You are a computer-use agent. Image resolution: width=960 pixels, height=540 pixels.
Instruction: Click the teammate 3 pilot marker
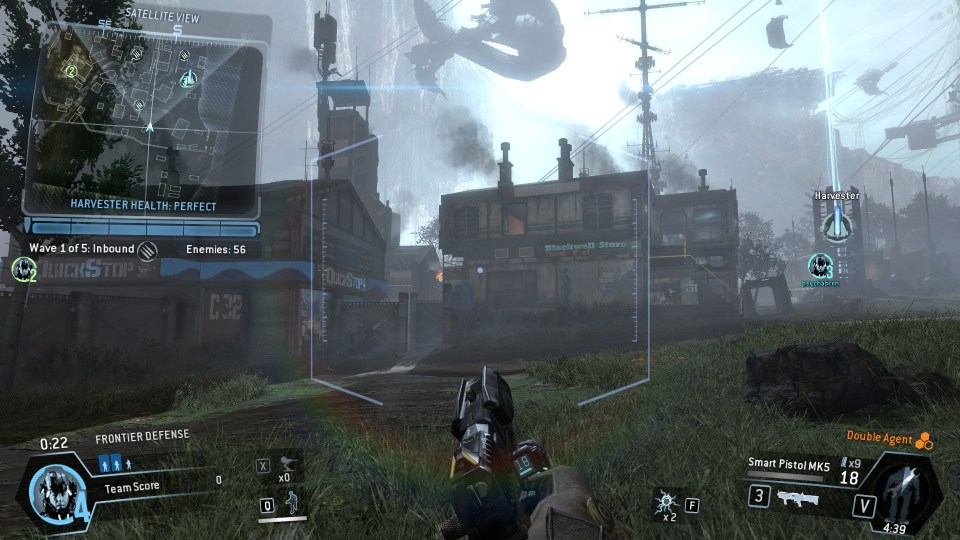click(820, 265)
